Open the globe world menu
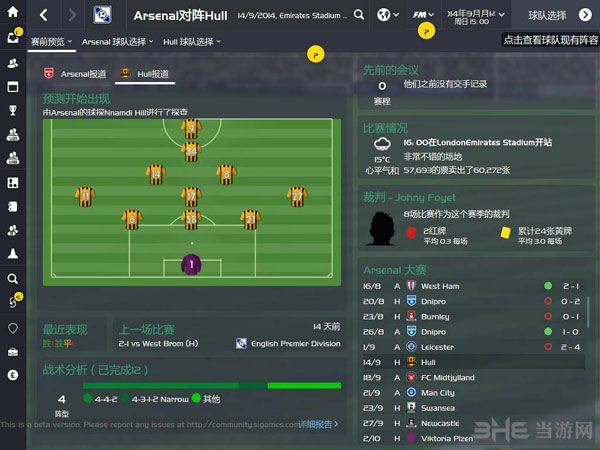This screenshot has width=600, height=450. coord(388,15)
